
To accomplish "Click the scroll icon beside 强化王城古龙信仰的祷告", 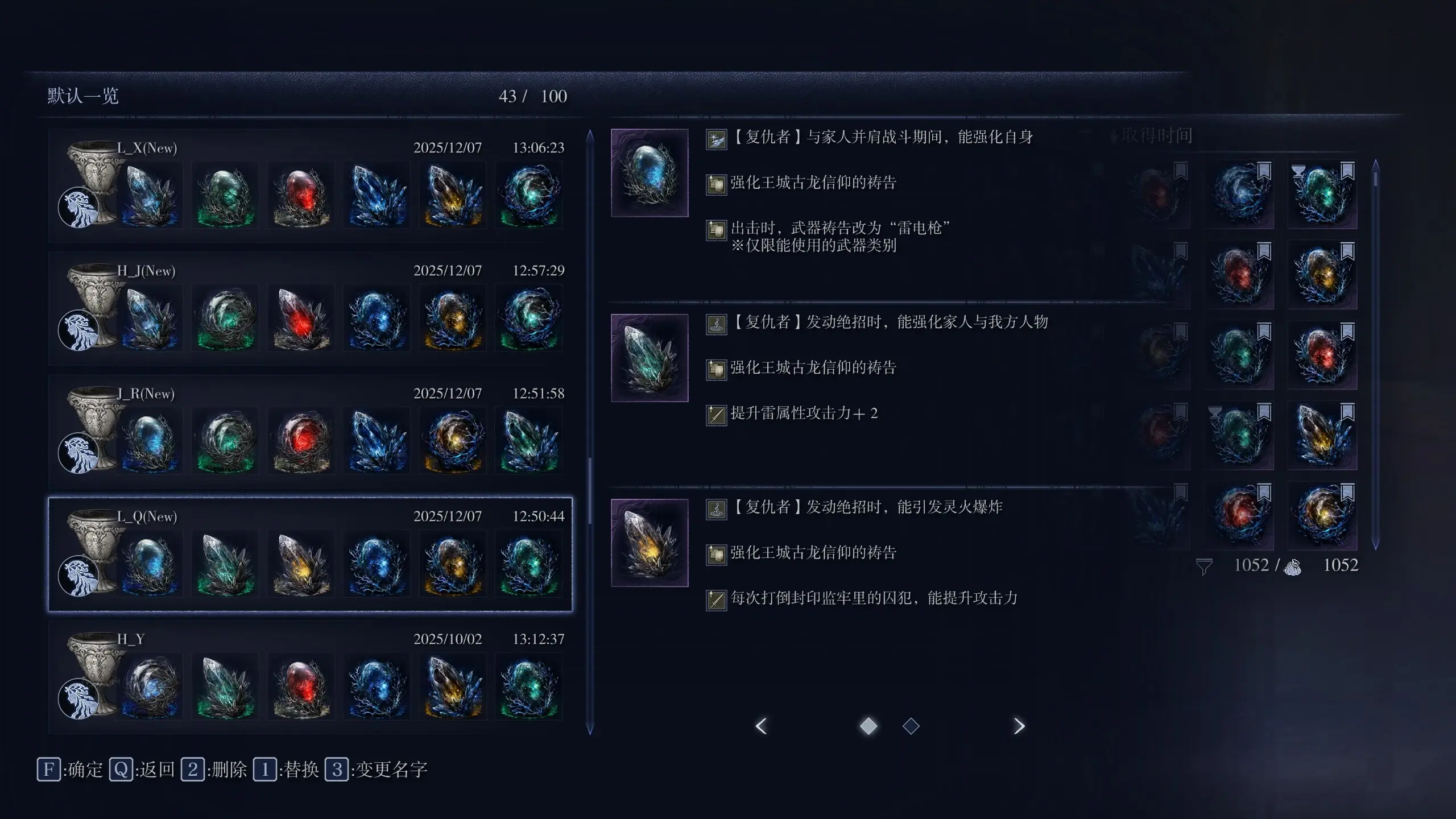I will click(715, 184).
